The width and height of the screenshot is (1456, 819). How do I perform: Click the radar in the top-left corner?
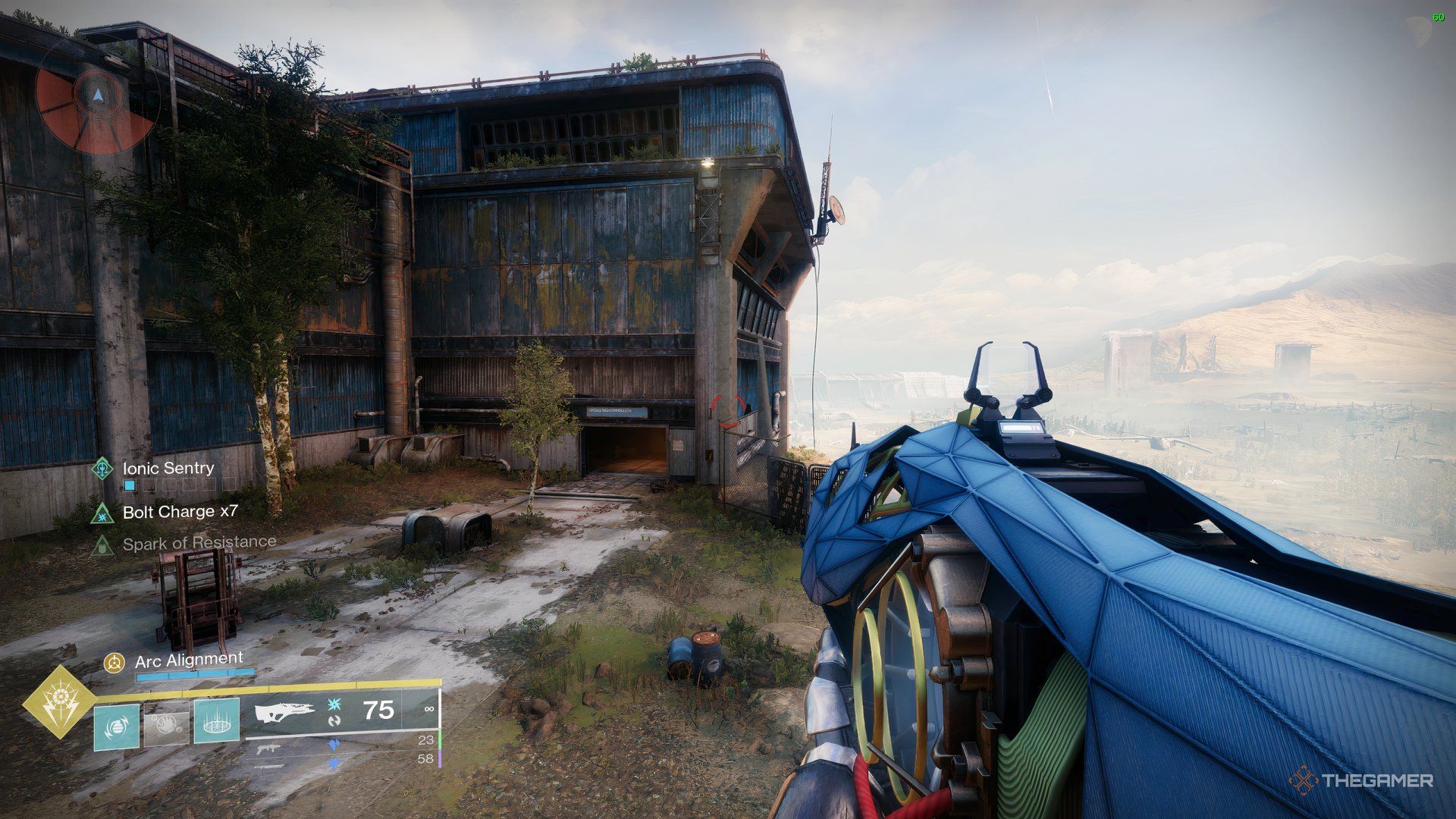96,95
